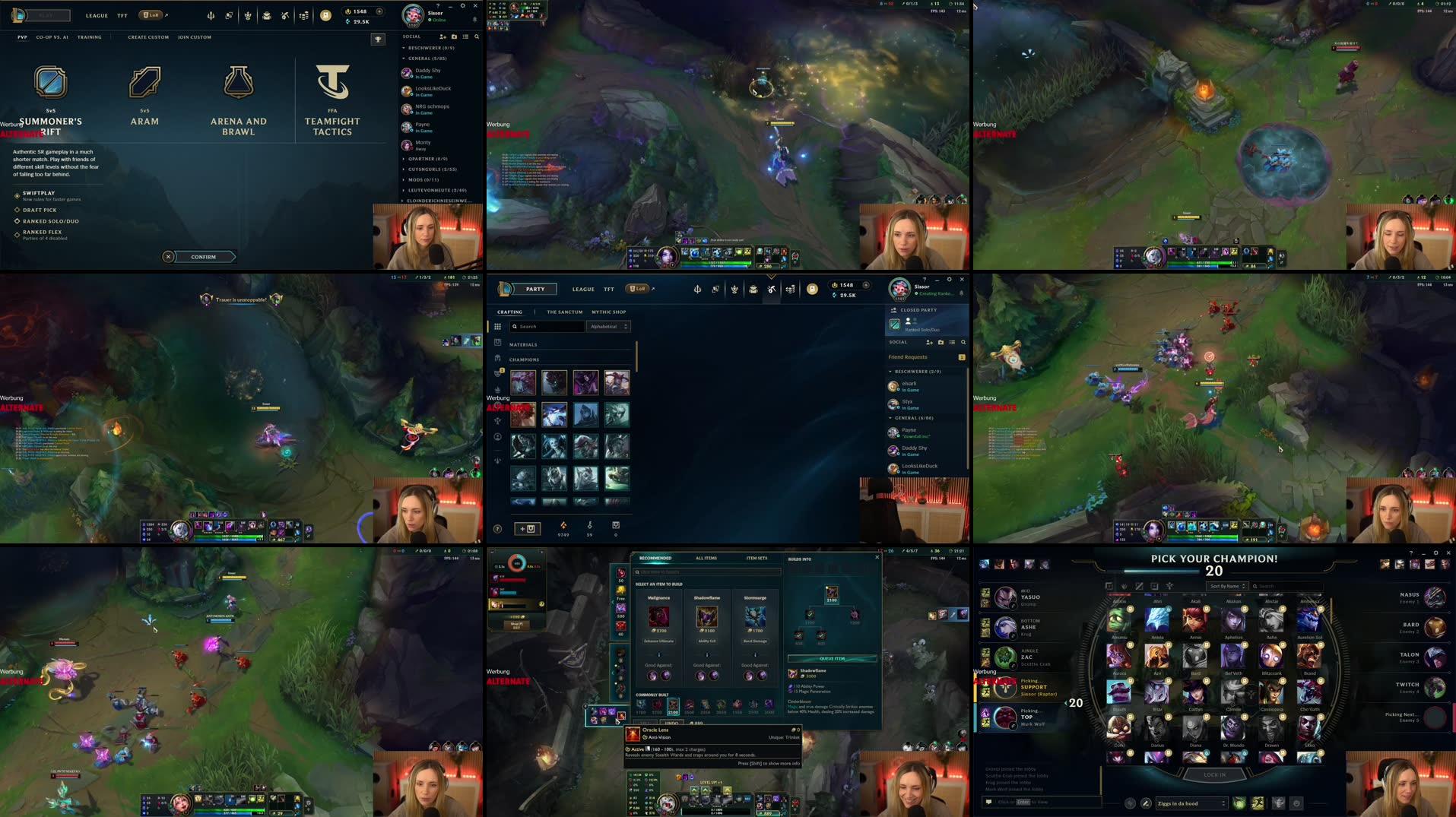Open the search magnifier in champion select

click(1256, 586)
